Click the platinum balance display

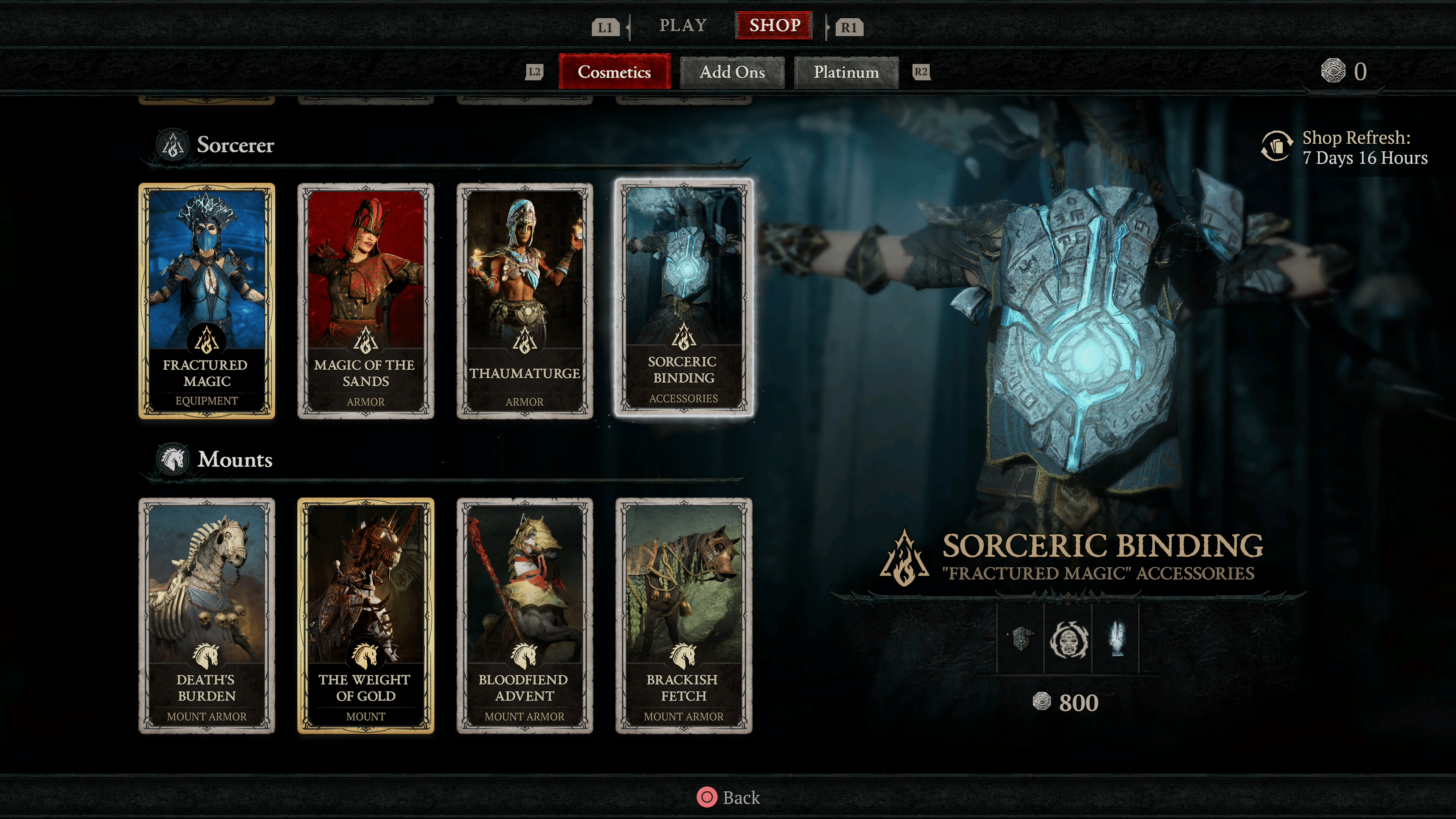click(1344, 71)
